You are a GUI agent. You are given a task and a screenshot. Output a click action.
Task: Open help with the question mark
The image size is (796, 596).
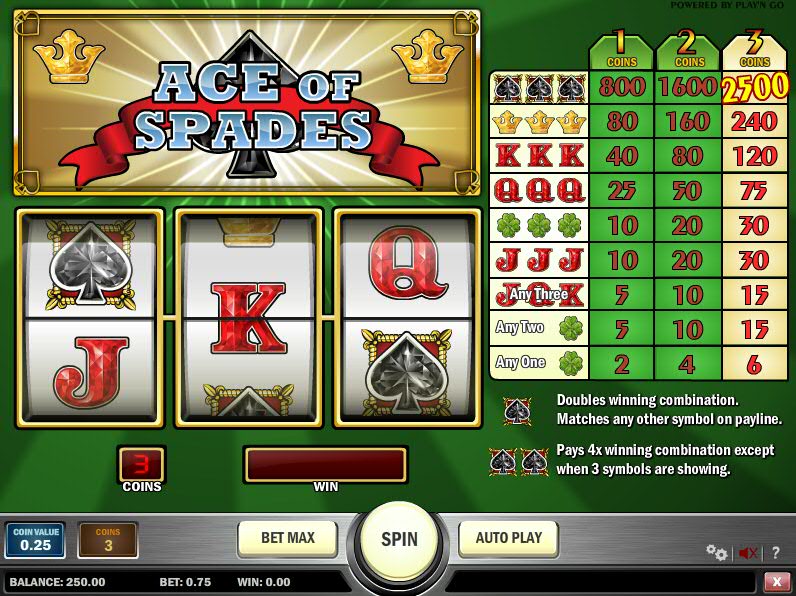pyautogui.click(x=775, y=552)
